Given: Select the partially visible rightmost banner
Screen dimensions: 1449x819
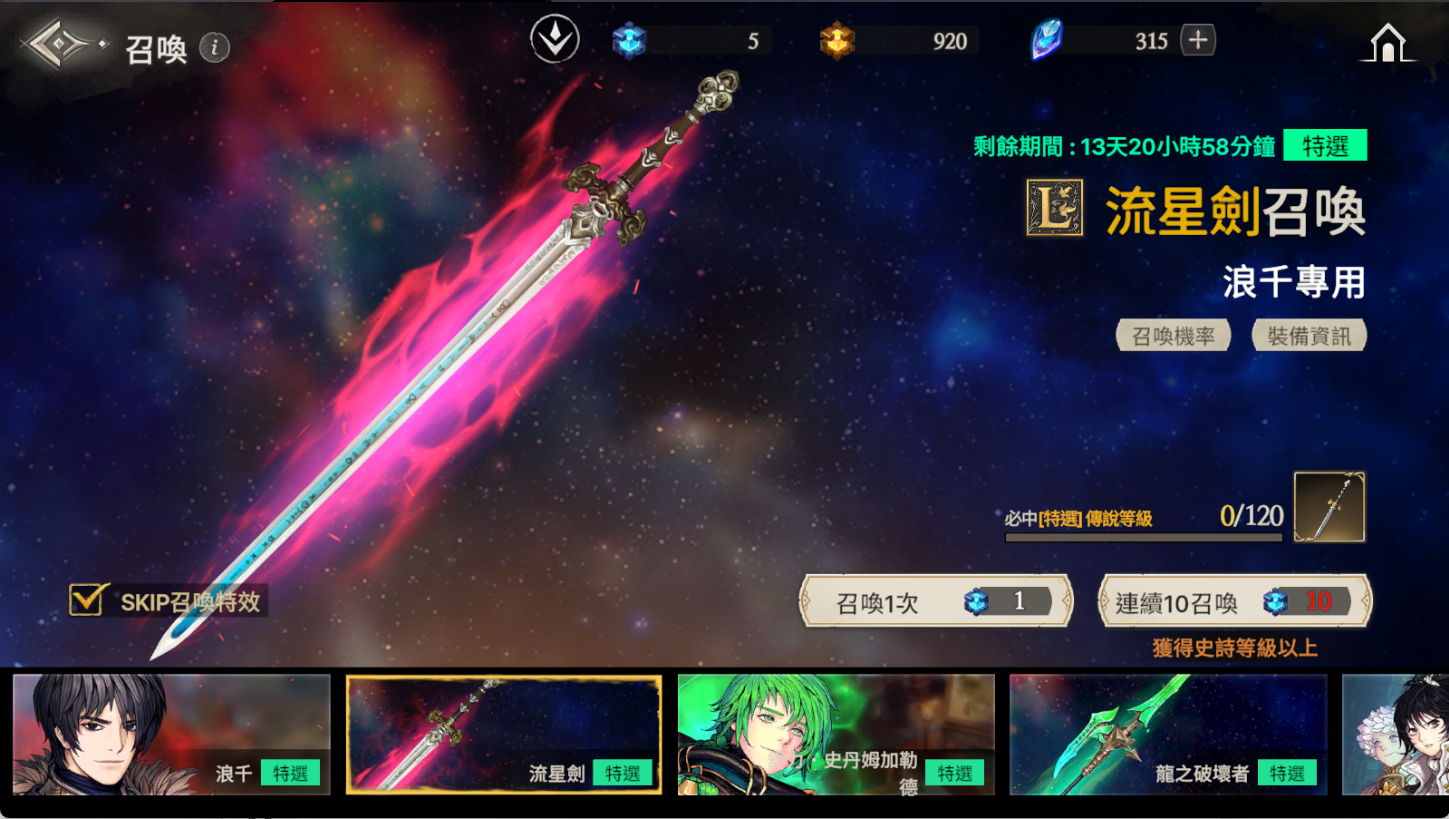Looking at the screenshot, I should pyautogui.click(x=1395, y=734).
